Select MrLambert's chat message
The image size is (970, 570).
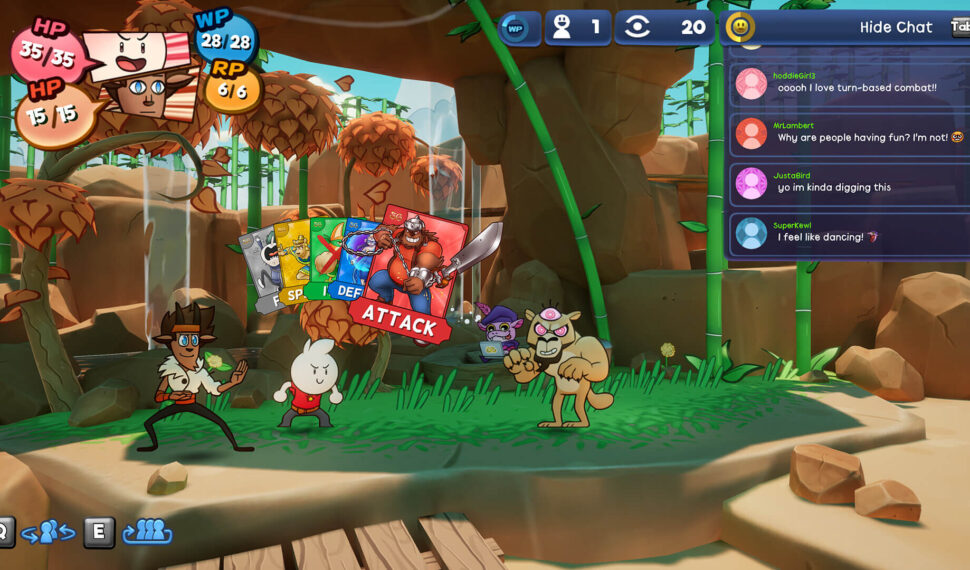(850, 134)
